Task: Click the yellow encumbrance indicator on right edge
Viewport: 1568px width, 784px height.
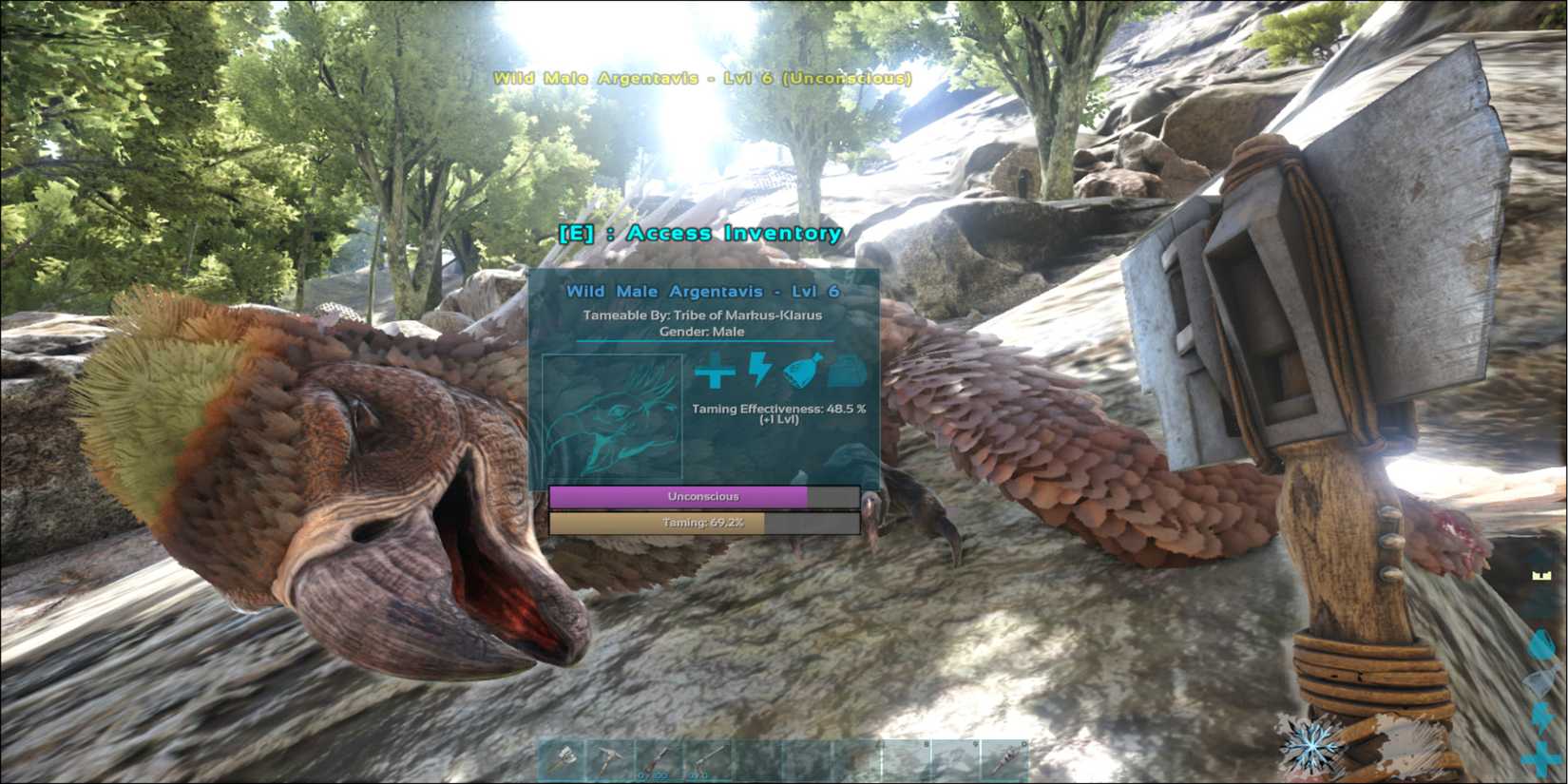Action: pos(1541,574)
